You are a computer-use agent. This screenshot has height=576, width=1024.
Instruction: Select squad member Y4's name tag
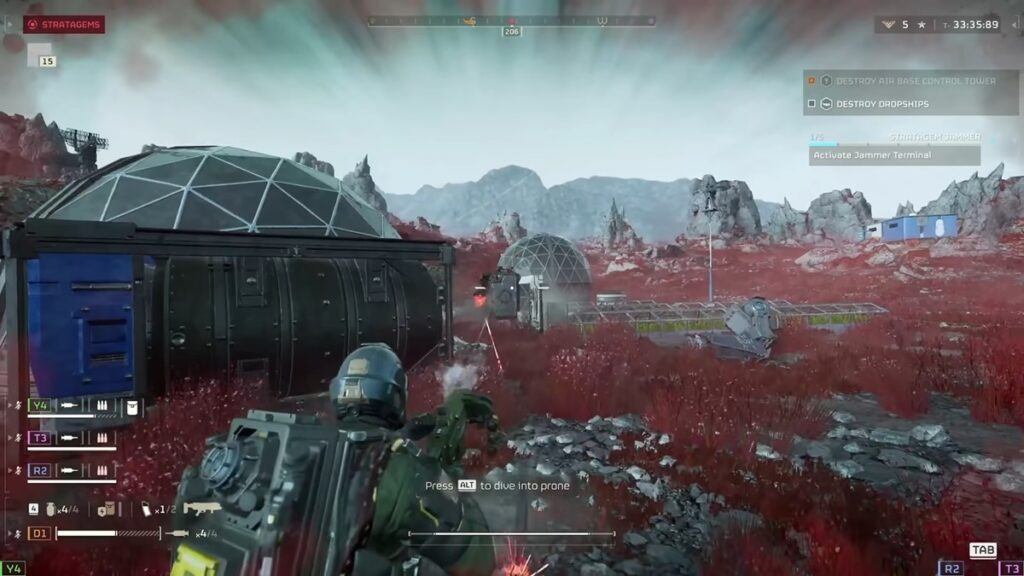(x=40, y=406)
